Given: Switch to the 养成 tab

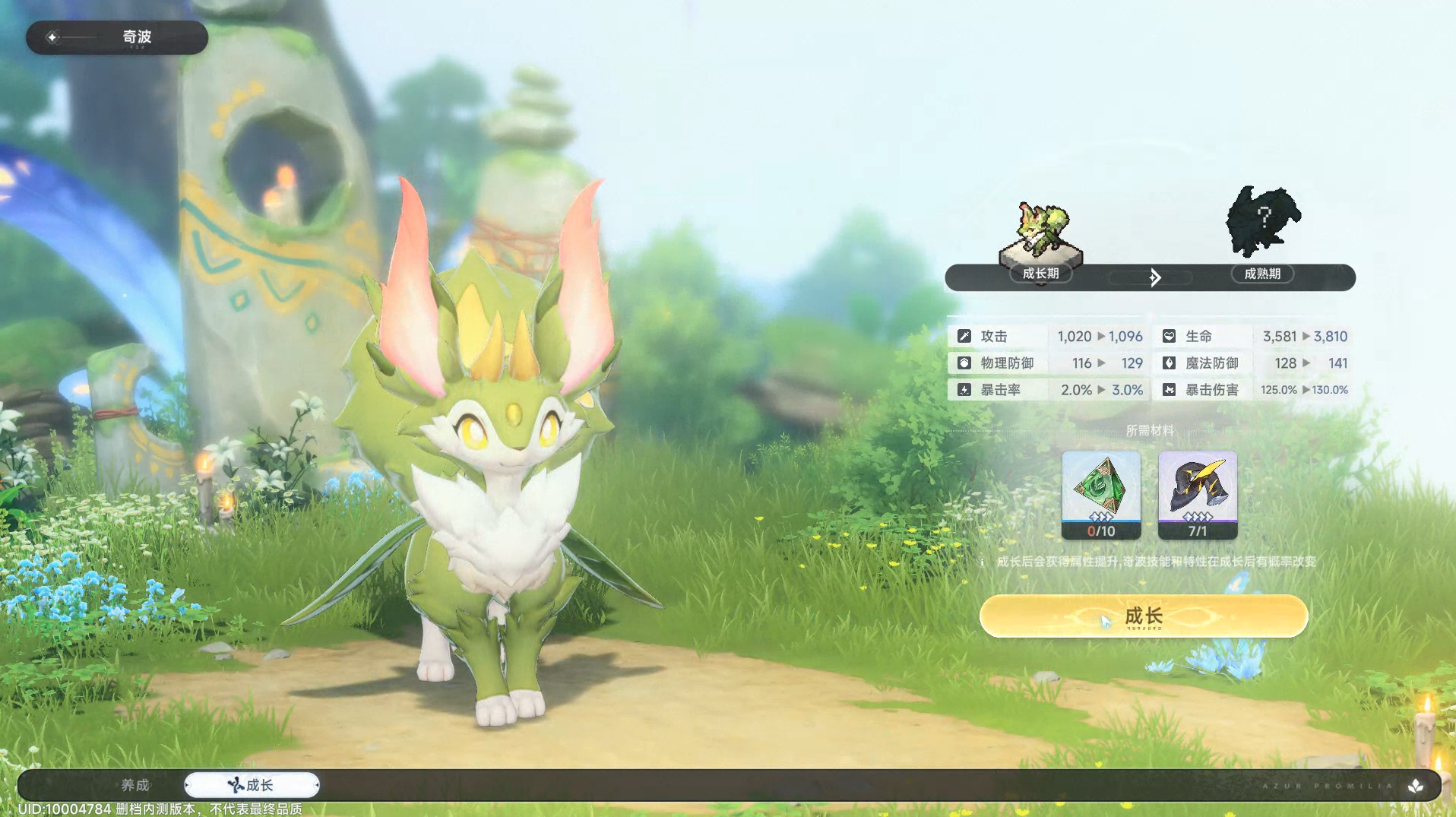Looking at the screenshot, I should pyautogui.click(x=135, y=785).
